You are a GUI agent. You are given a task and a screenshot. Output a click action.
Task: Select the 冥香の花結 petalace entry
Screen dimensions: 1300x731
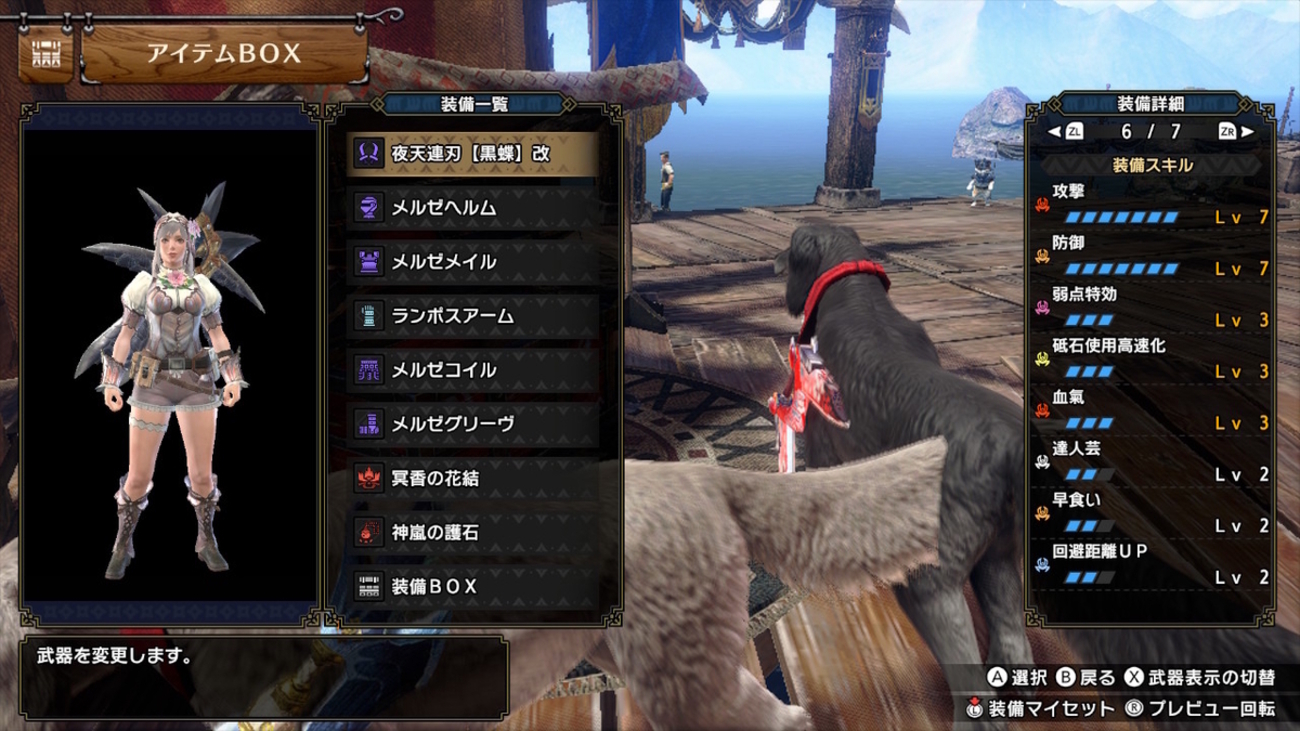click(x=475, y=478)
